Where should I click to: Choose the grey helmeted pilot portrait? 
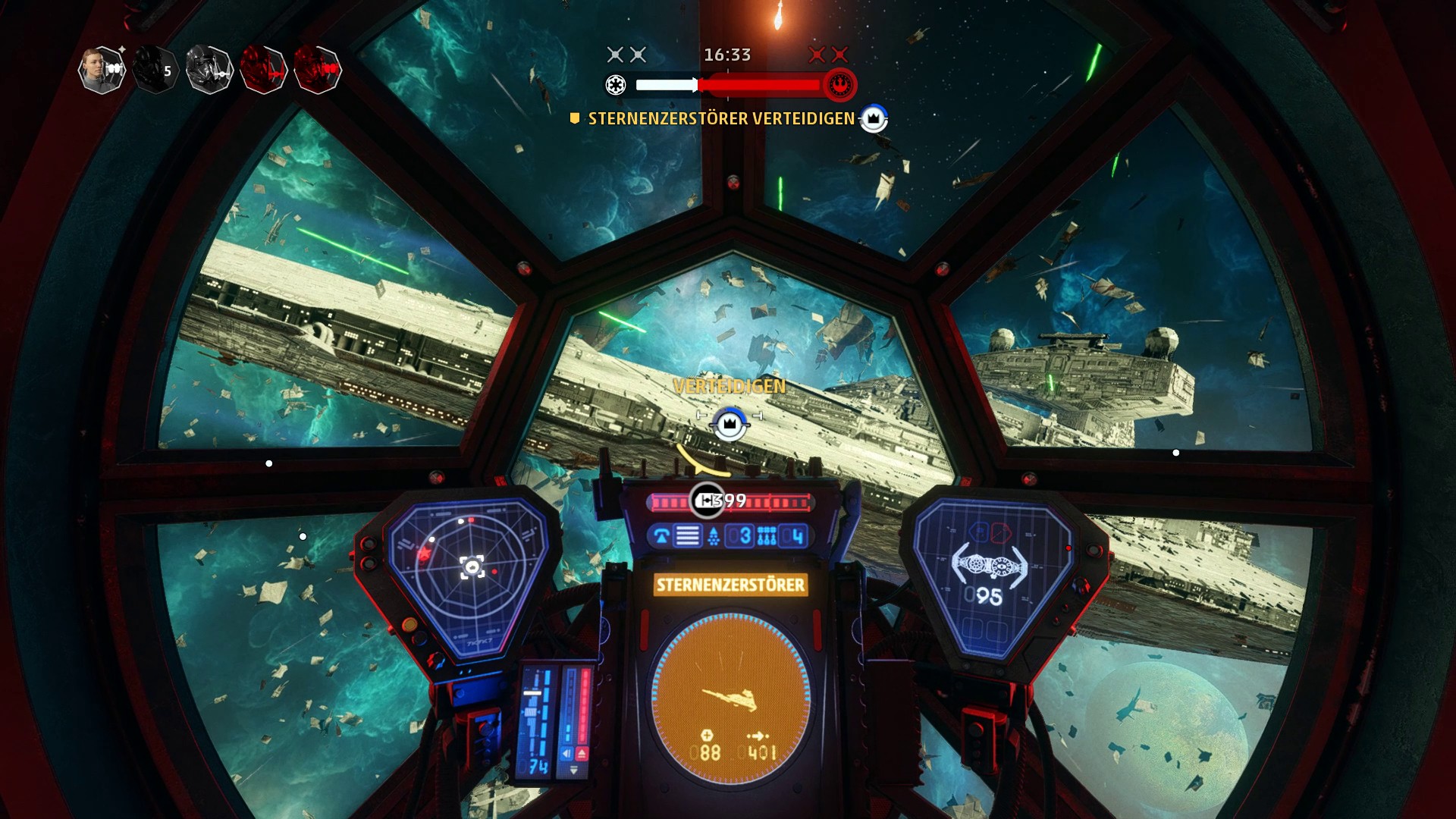(x=209, y=70)
